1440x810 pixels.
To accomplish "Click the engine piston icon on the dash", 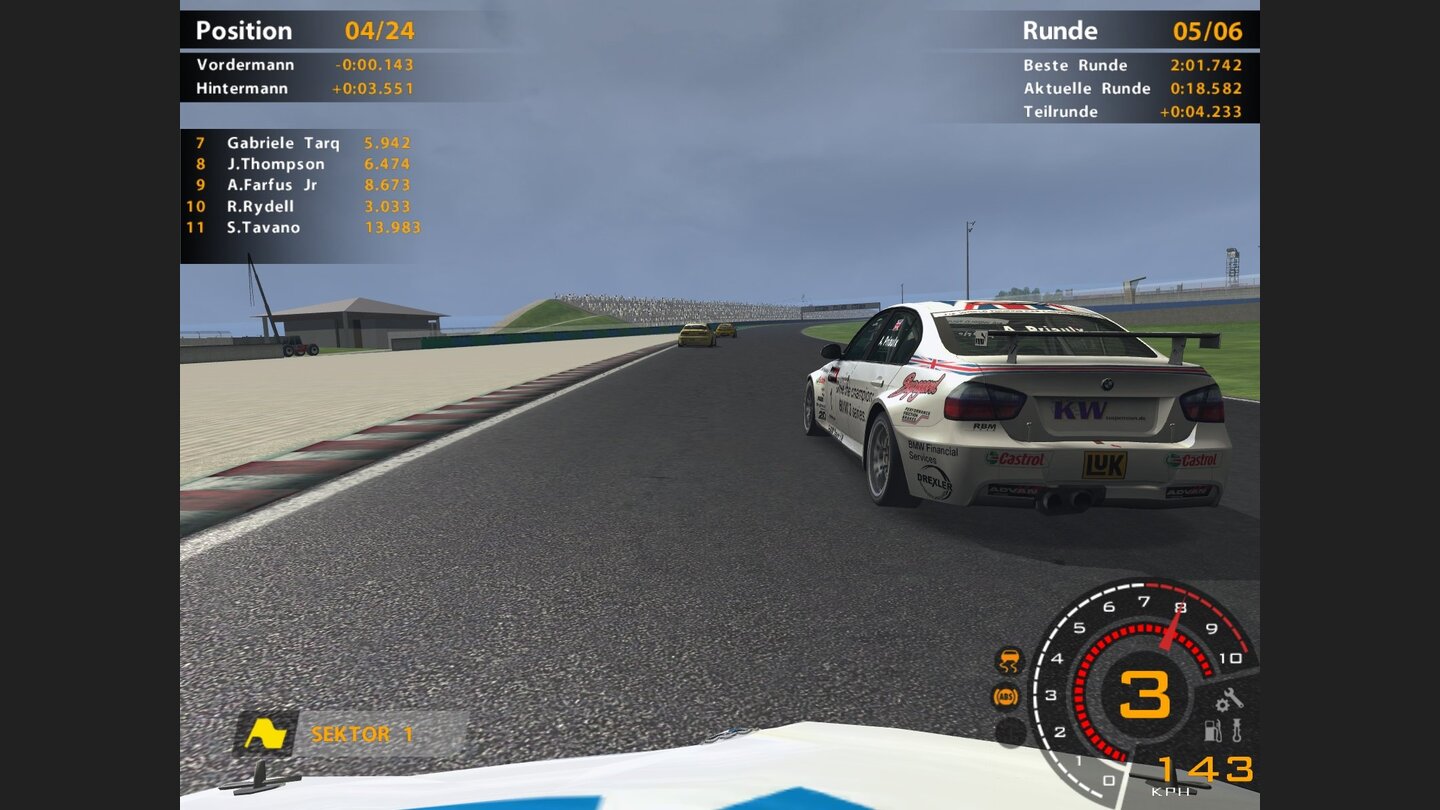I will [1236, 731].
